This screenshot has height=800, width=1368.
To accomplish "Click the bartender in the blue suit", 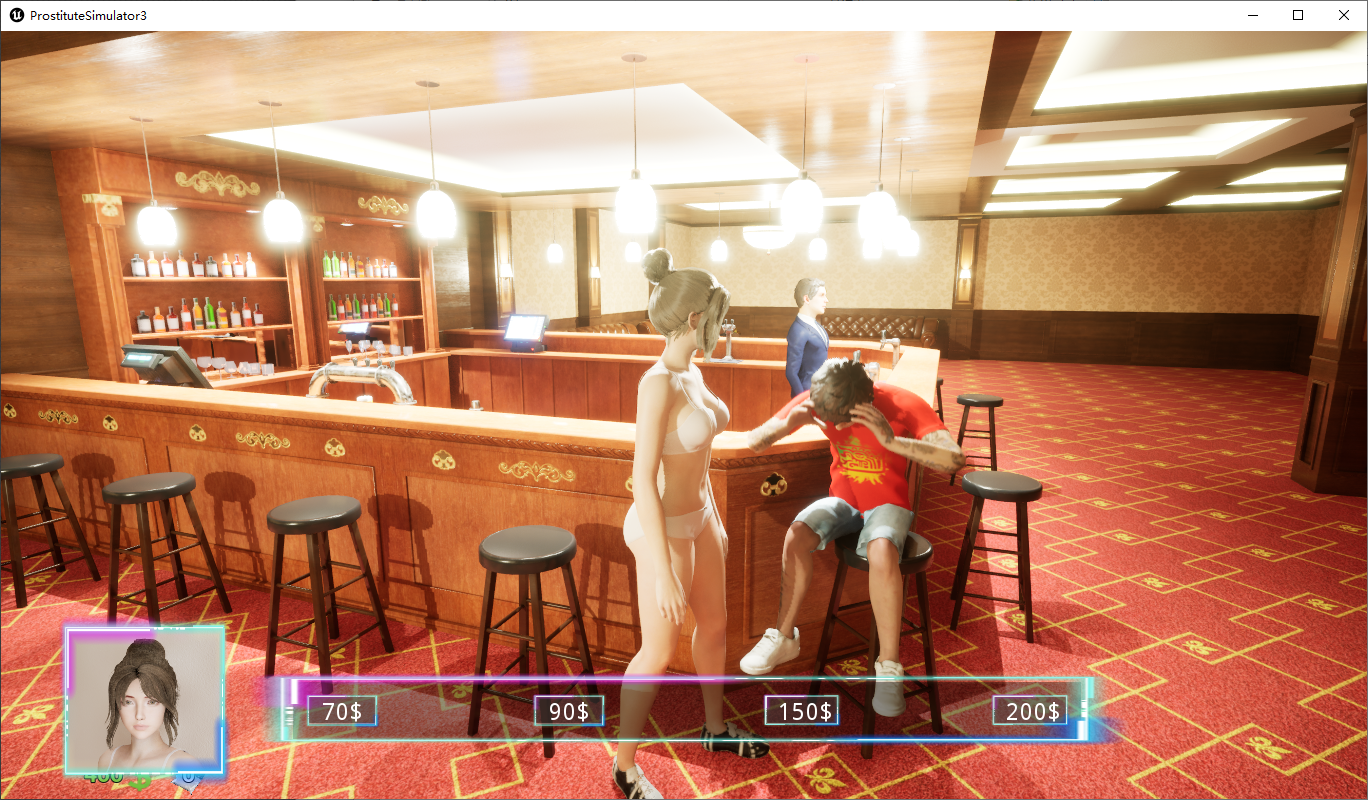I will 808,330.
